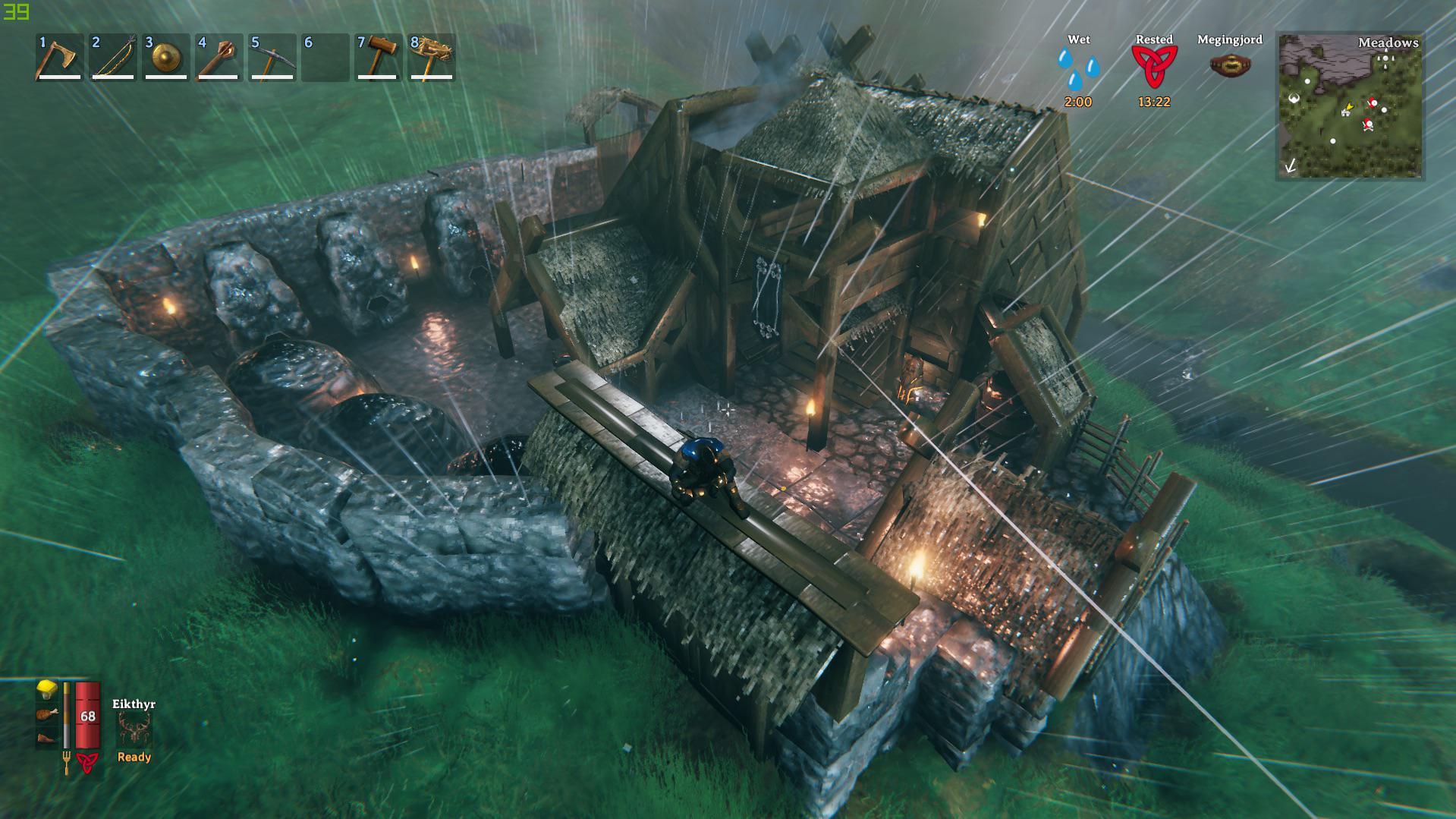The image size is (1456, 819).
Task: Select the club in hotbar slot 4
Action: 219,58
